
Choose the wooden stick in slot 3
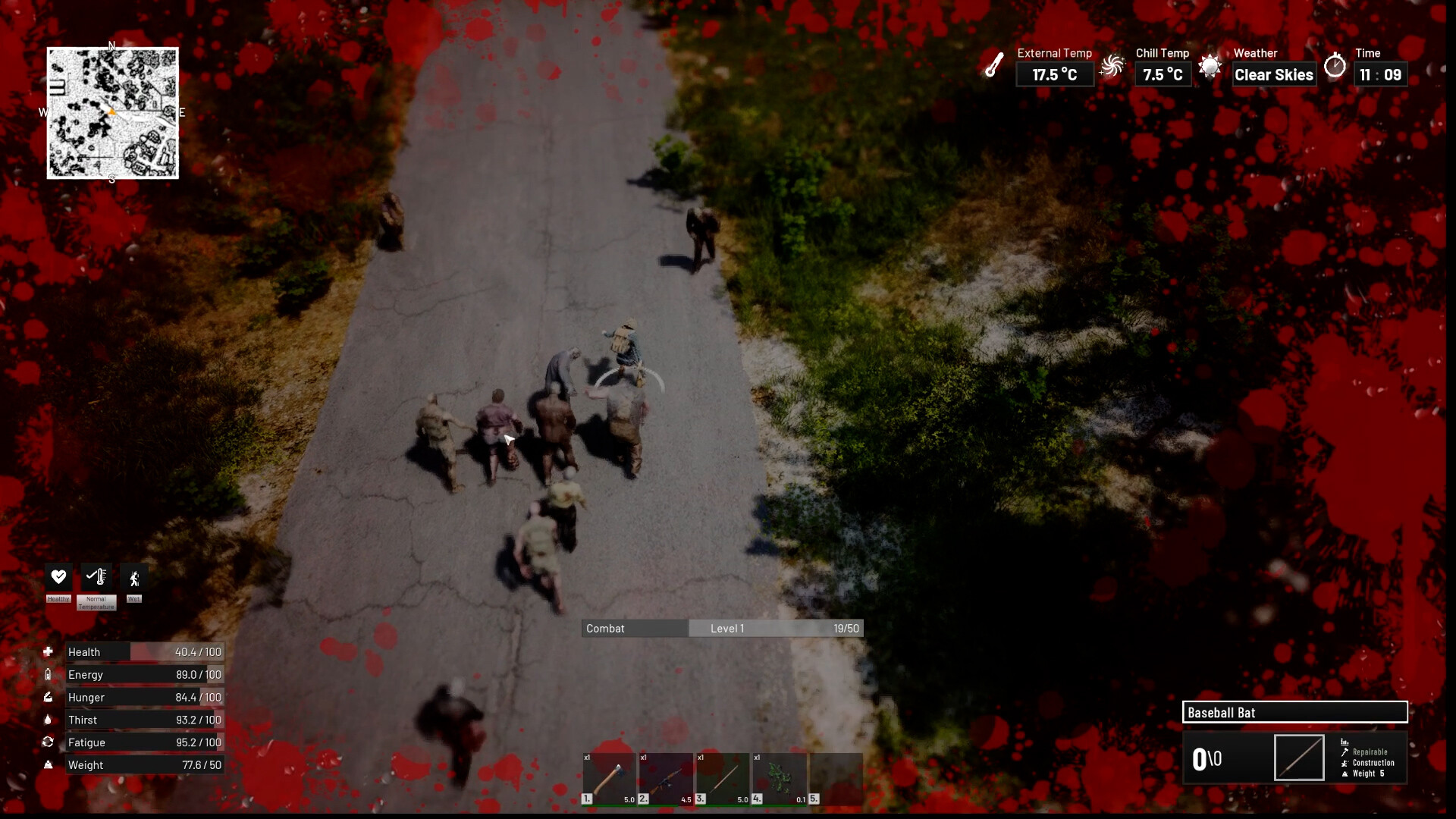[723, 778]
